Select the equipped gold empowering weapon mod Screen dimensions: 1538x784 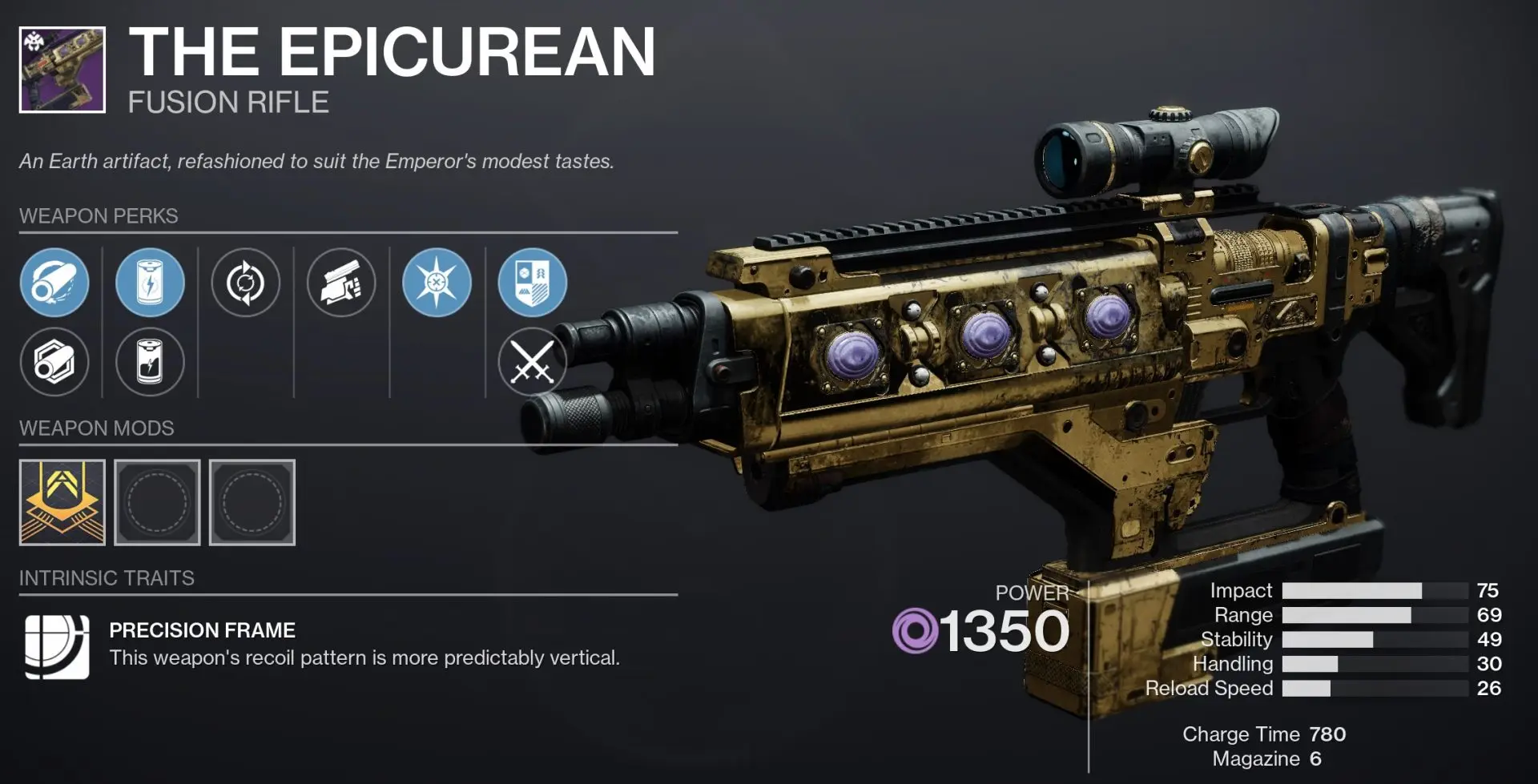coord(61,502)
